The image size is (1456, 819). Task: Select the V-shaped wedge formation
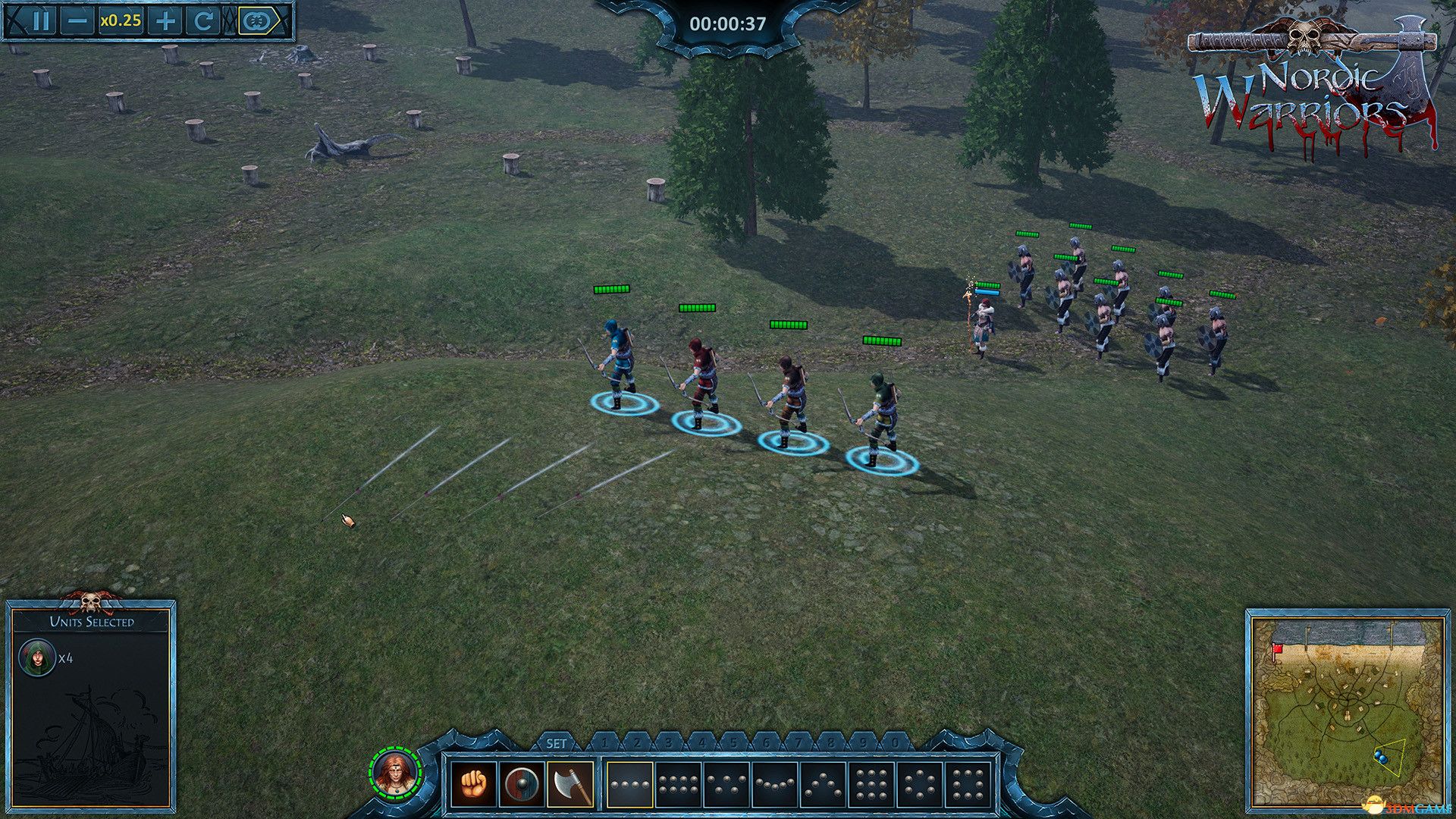[x=726, y=785]
